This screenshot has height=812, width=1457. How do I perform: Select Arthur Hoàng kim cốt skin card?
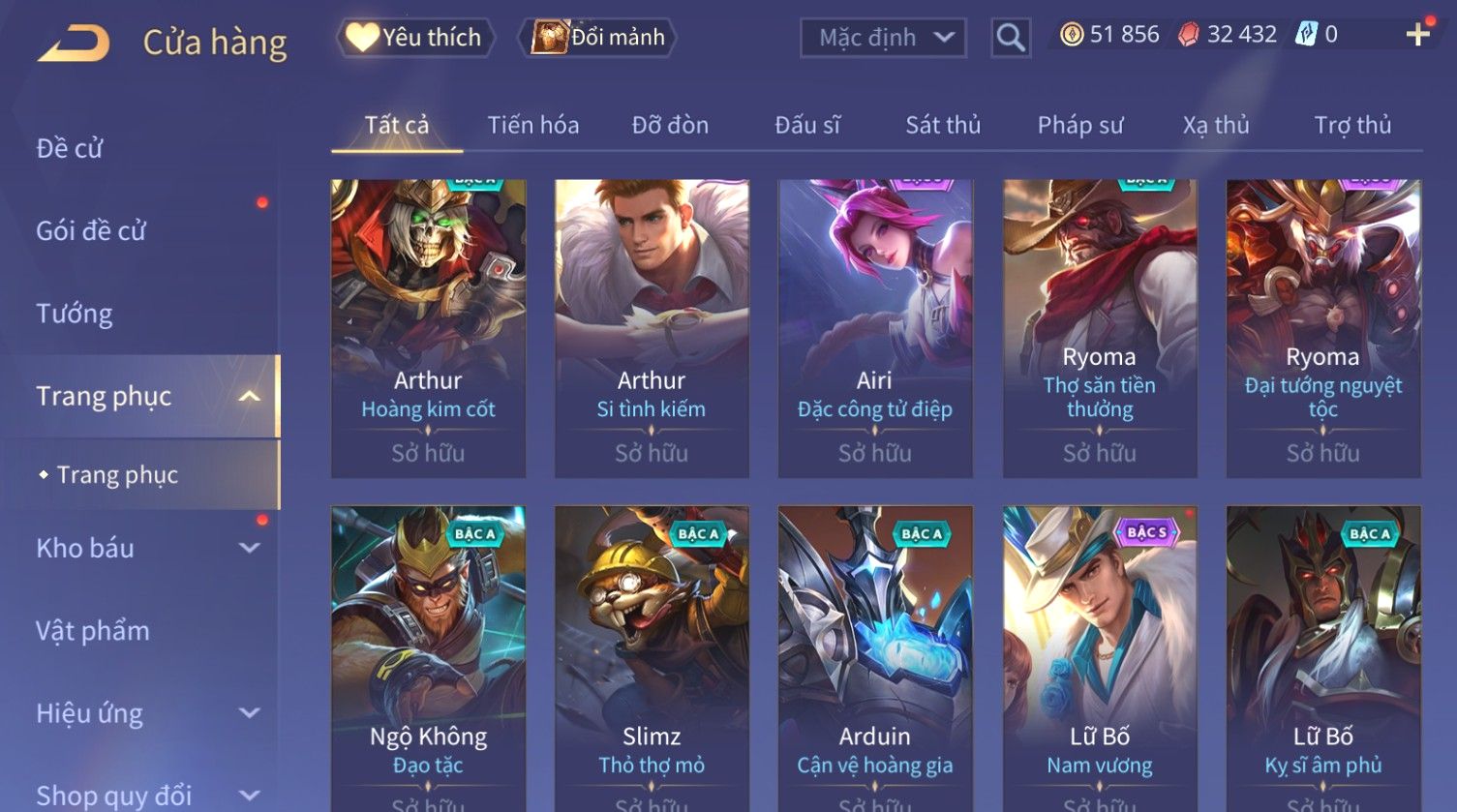pos(428,327)
